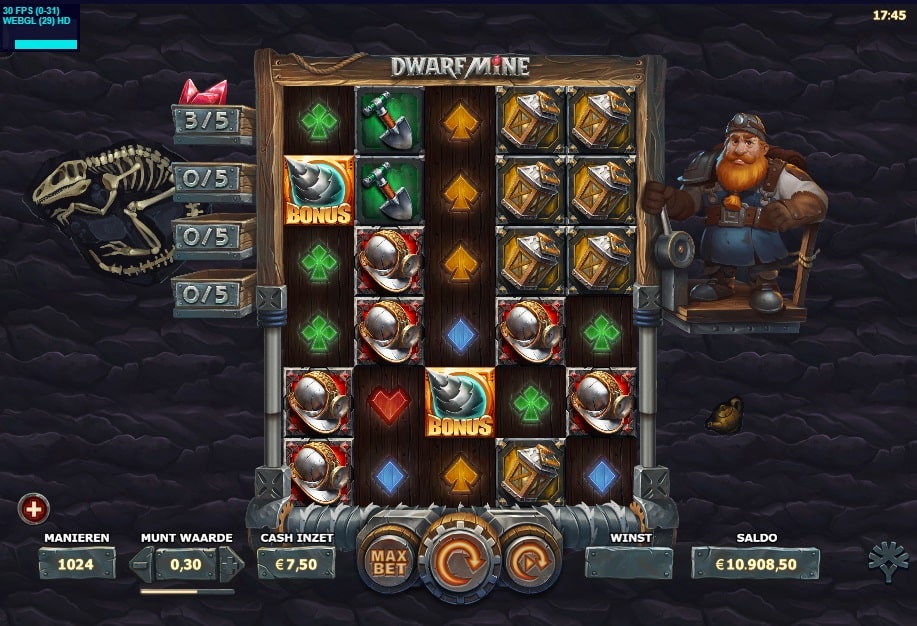Increase the Munt Waarde coin value

click(x=231, y=563)
